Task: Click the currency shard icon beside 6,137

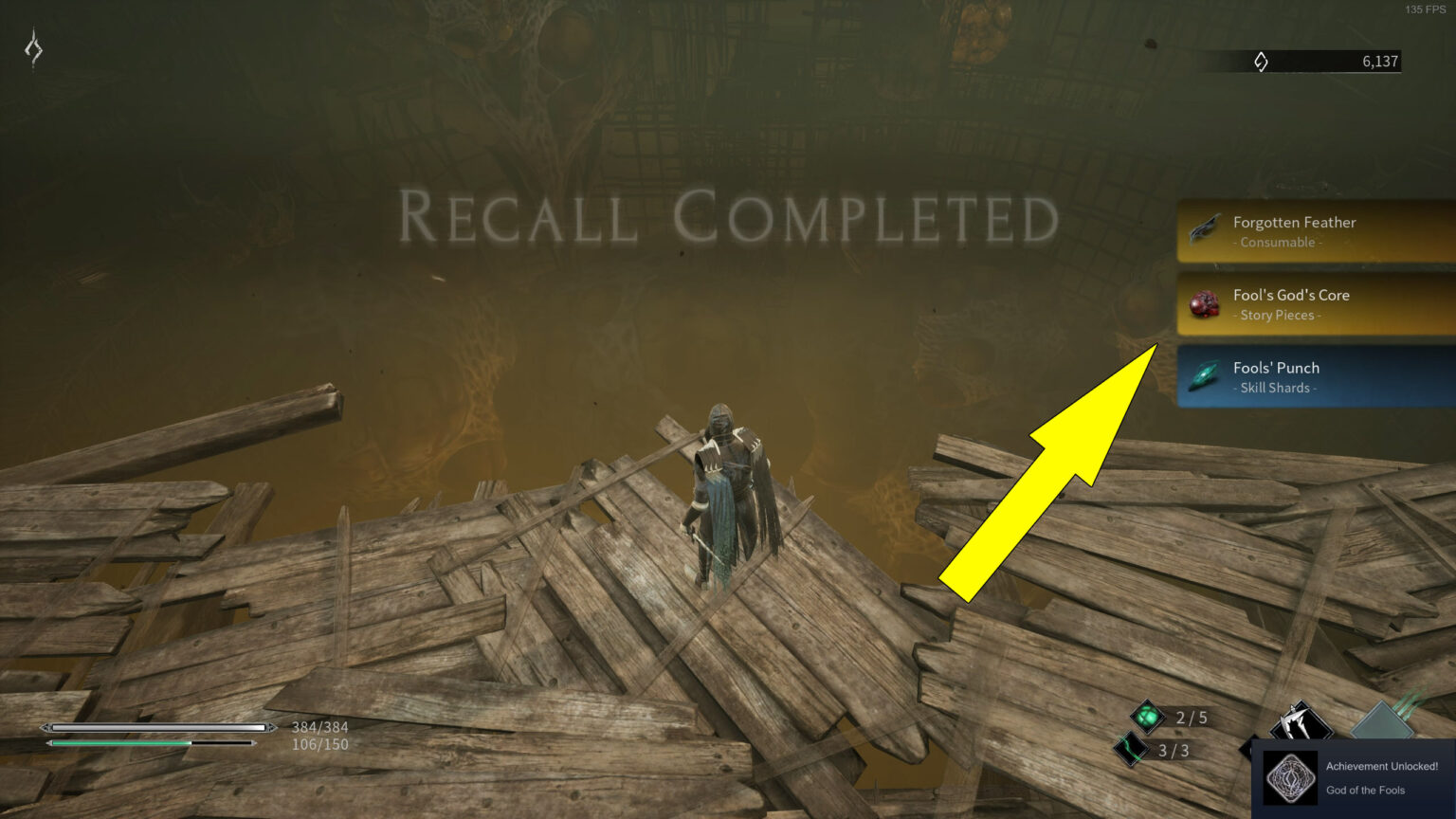Action: tap(1261, 61)
